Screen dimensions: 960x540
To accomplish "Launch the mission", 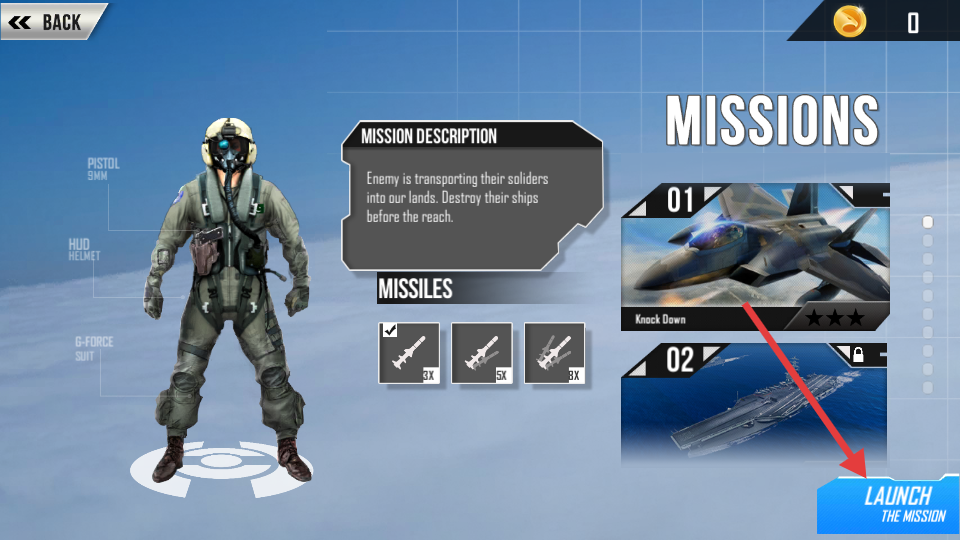I will click(890, 503).
